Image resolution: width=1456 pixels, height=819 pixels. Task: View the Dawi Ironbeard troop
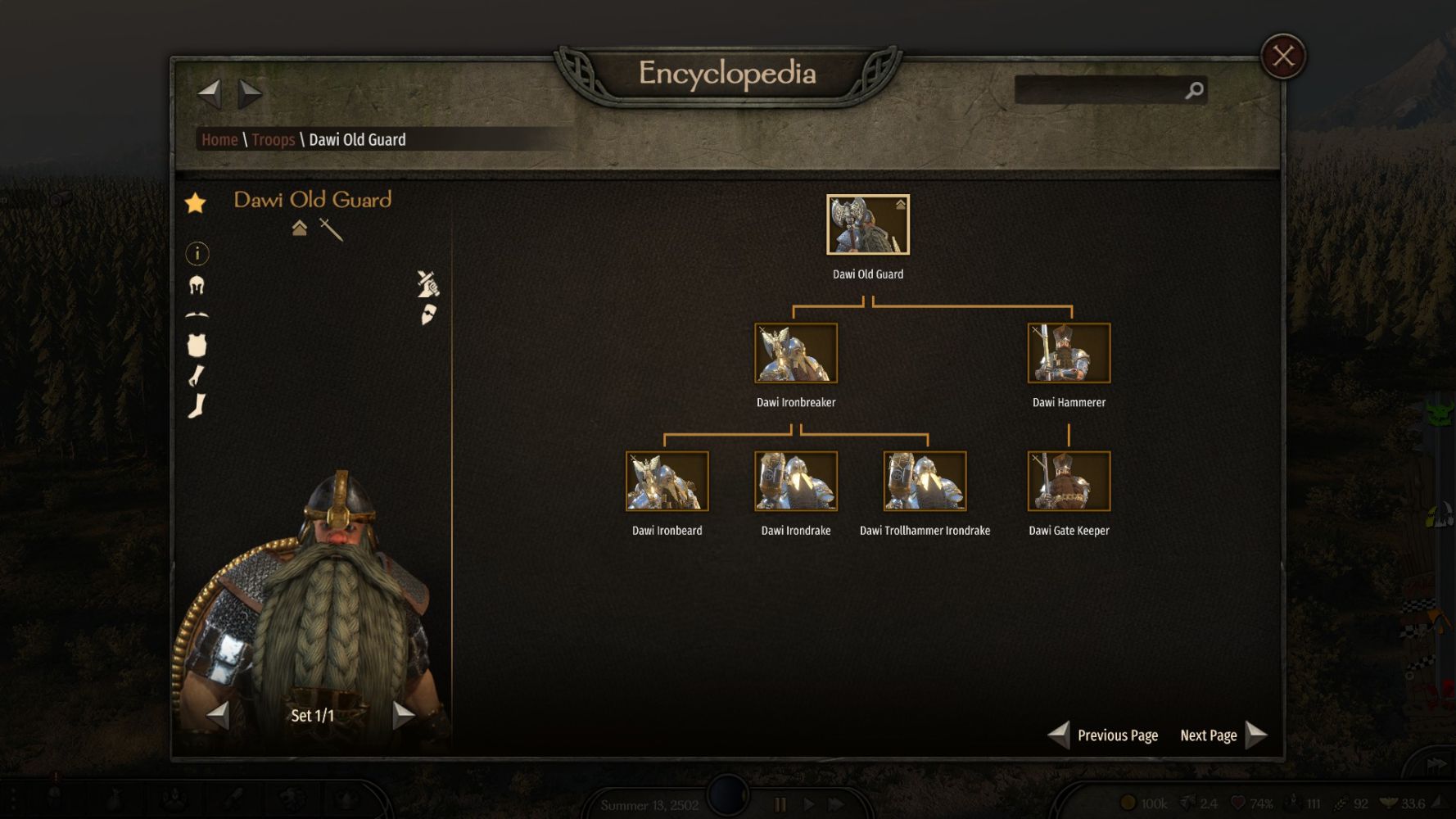tap(667, 482)
